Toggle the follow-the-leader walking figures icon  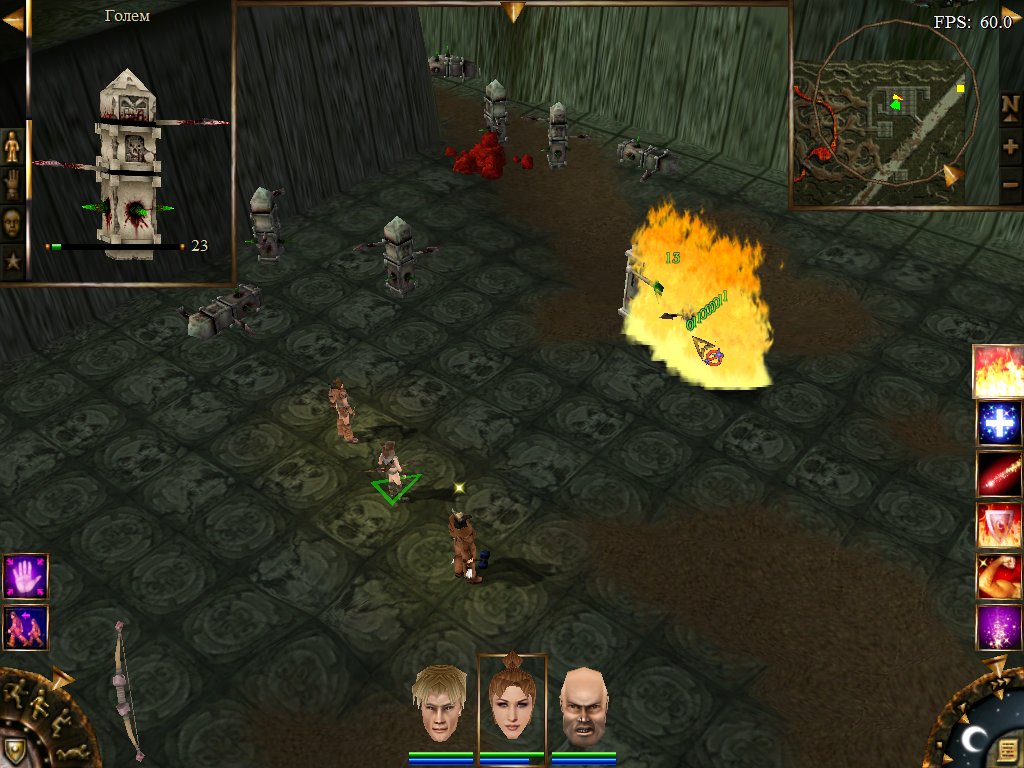click(25, 628)
